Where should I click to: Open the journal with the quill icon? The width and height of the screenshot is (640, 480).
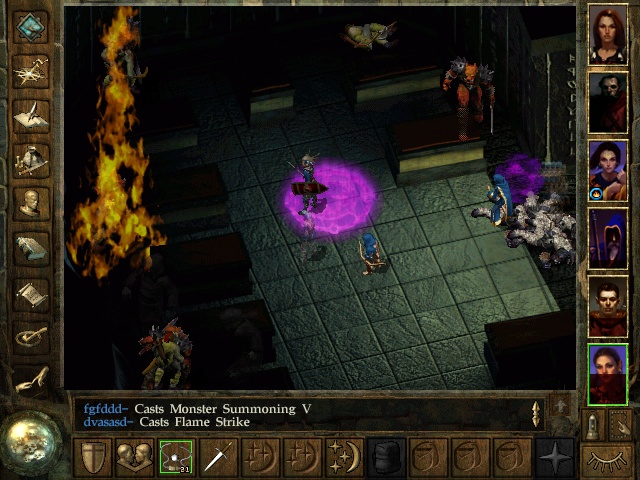[30, 115]
